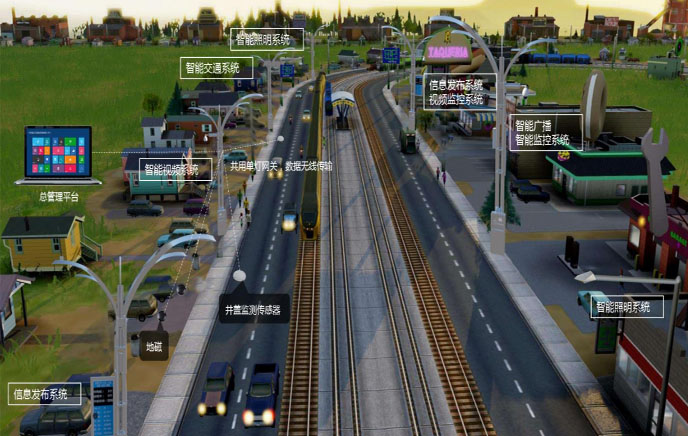Select the 共用单灯网关 label
This screenshot has height=436, width=688.
point(254,165)
